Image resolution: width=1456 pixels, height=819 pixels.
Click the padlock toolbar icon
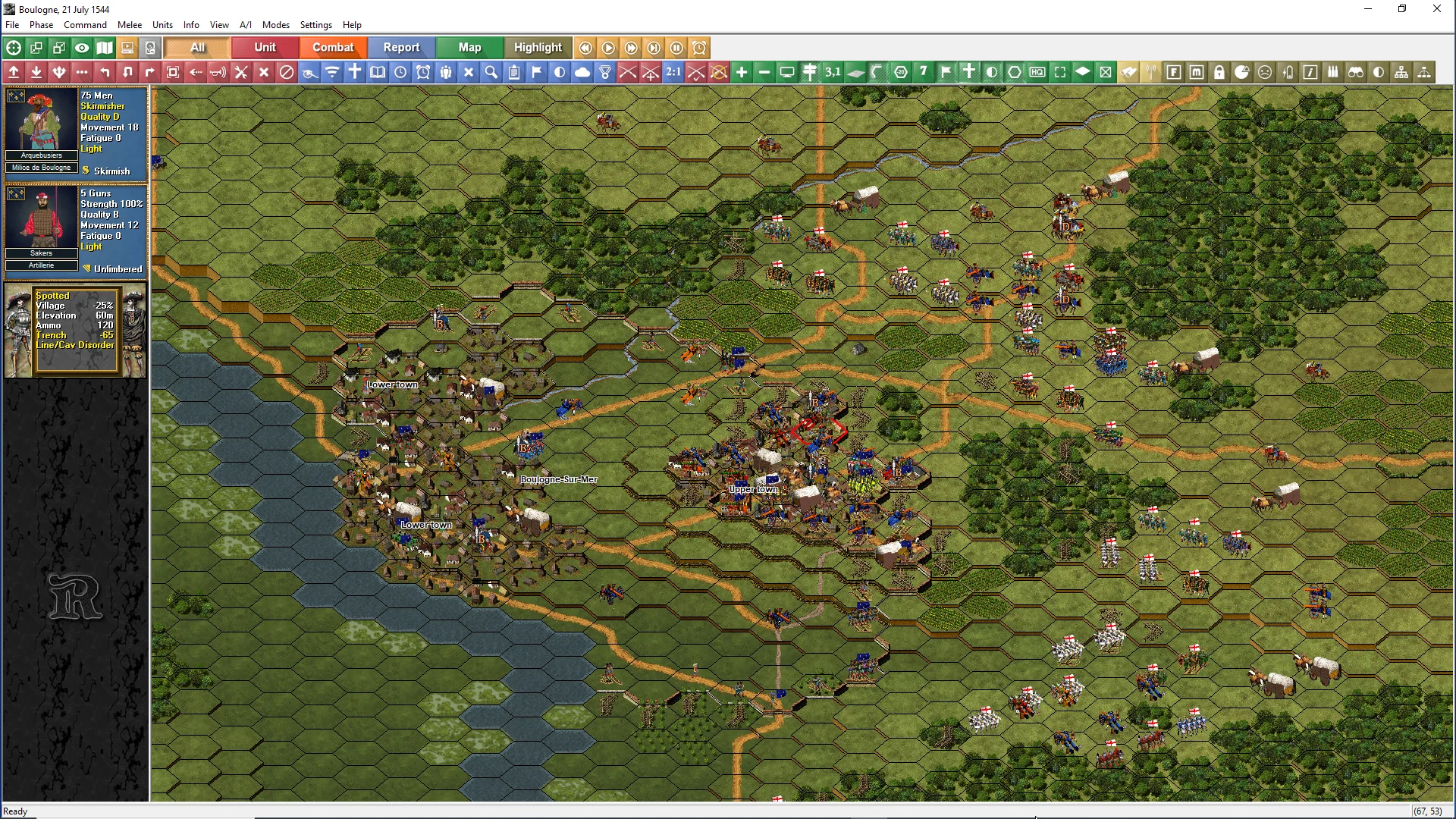[1219, 72]
